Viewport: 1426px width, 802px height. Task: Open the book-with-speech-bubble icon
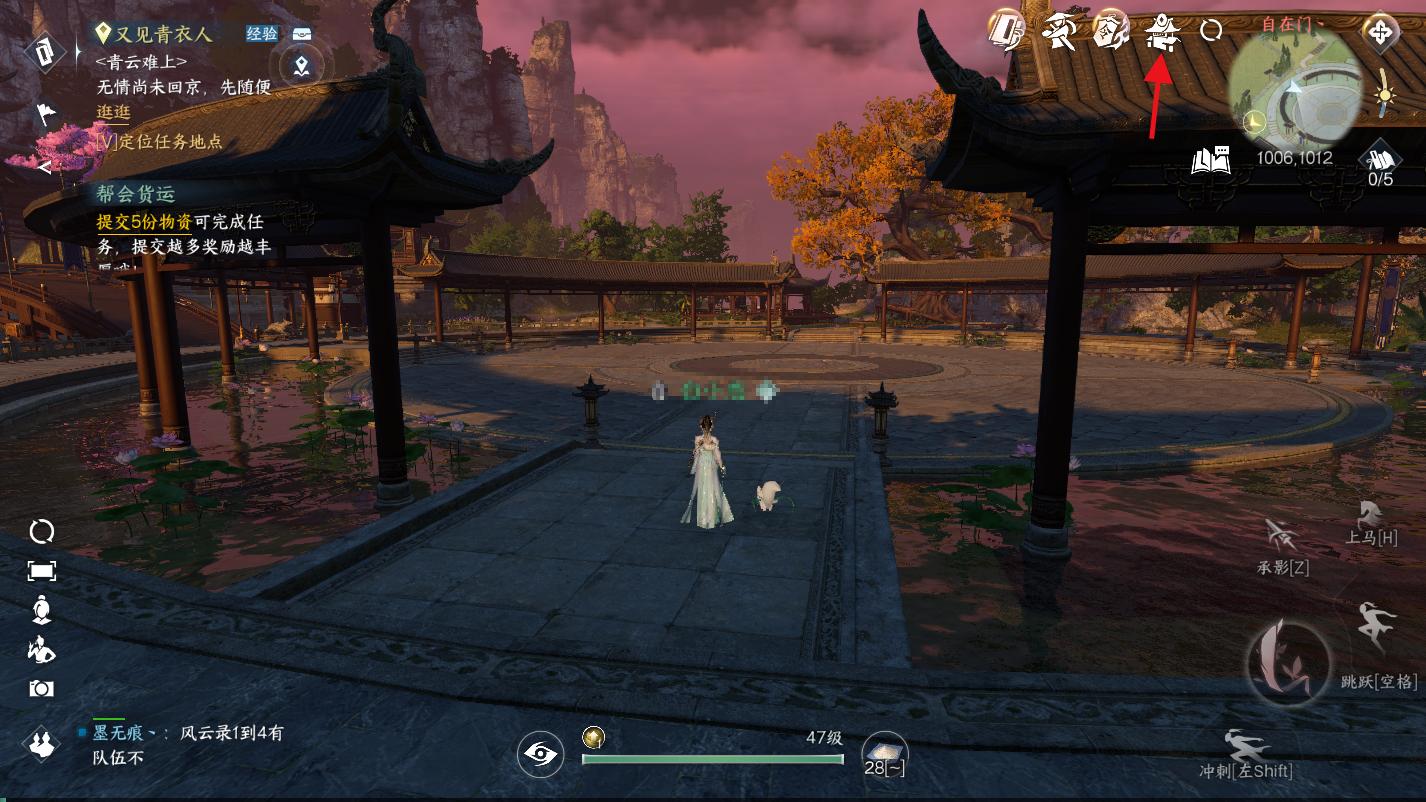(x=1211, y=160)
